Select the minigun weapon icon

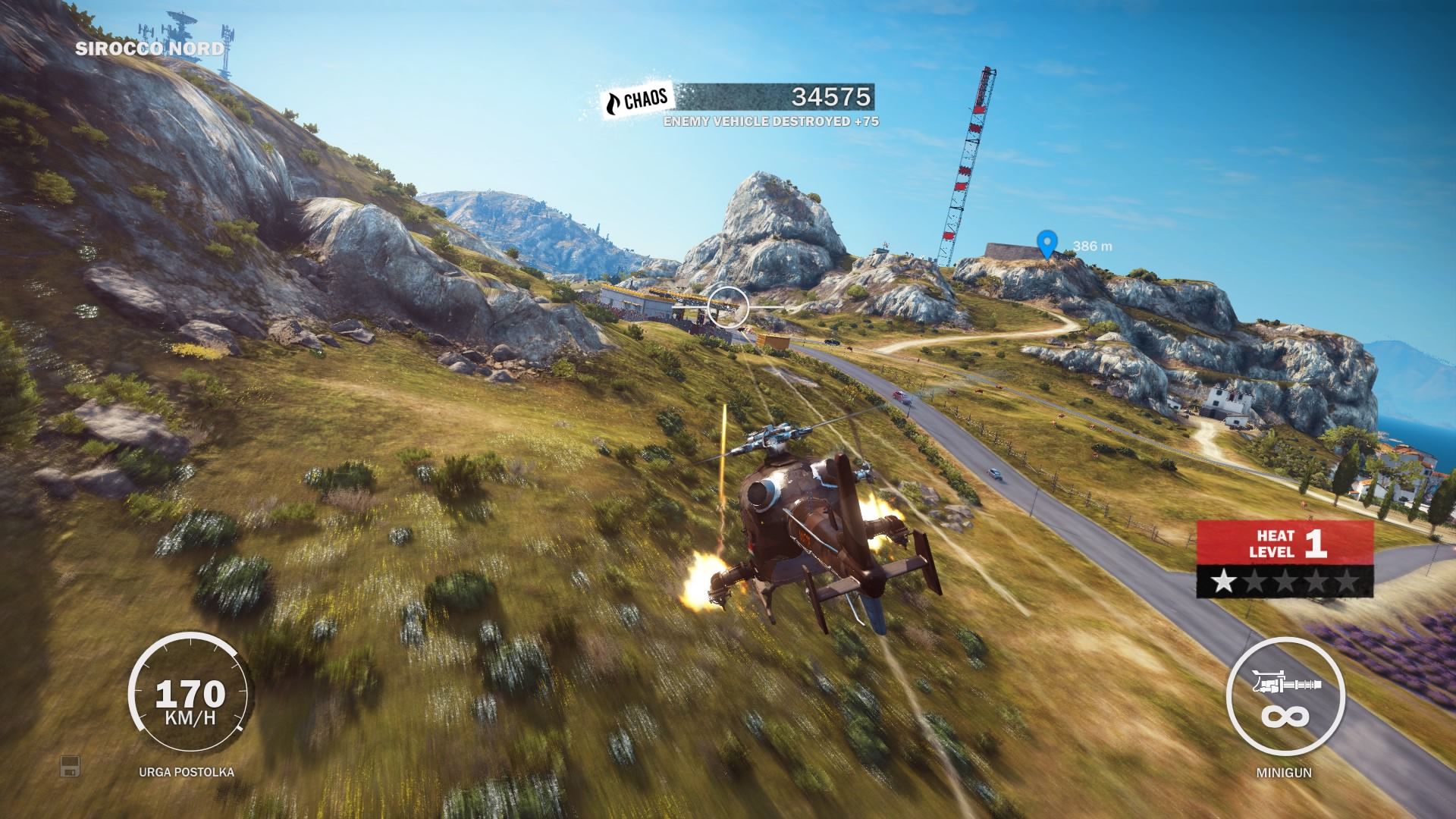point(1285,686)
